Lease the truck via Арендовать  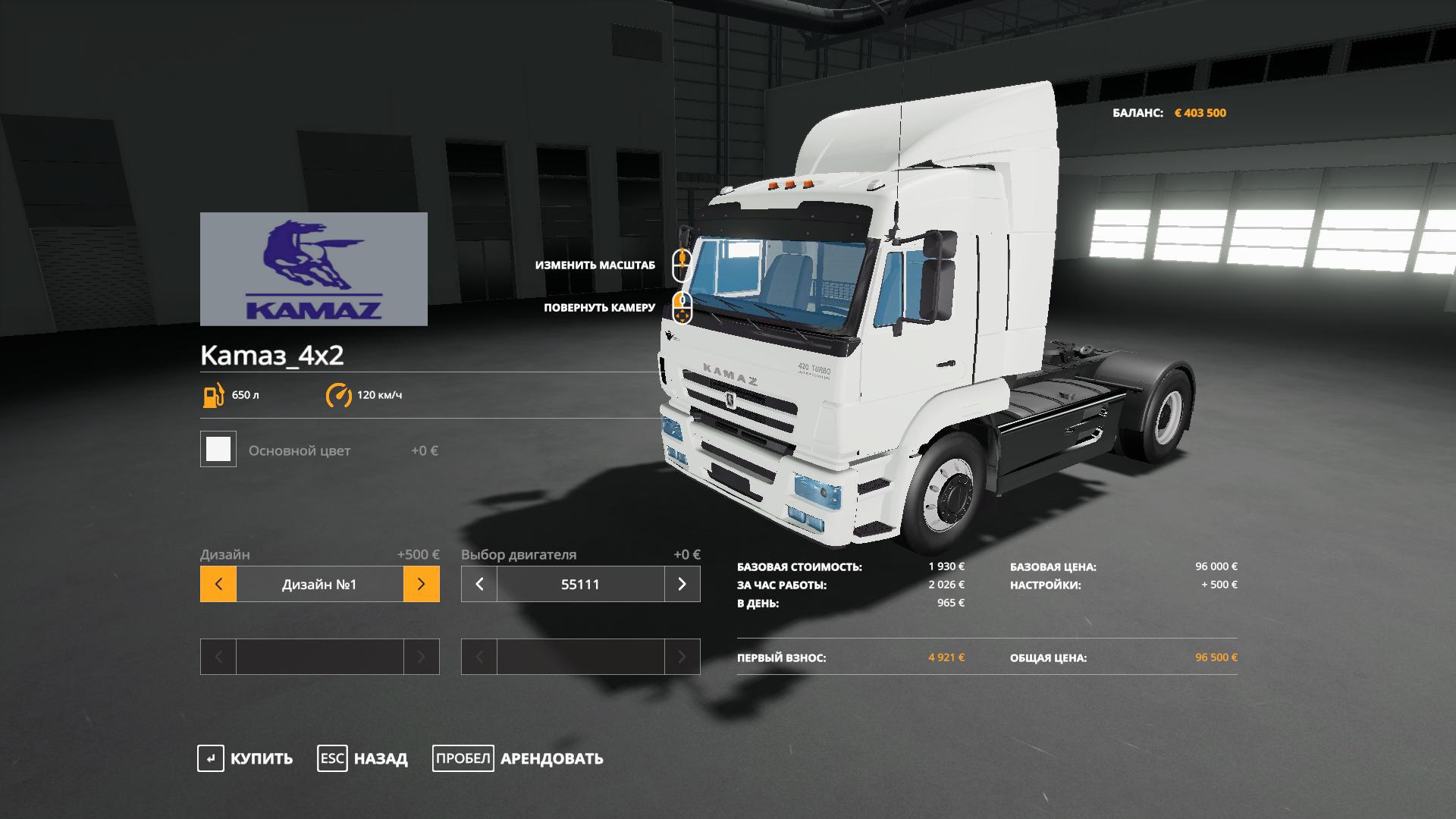point(518,758)
